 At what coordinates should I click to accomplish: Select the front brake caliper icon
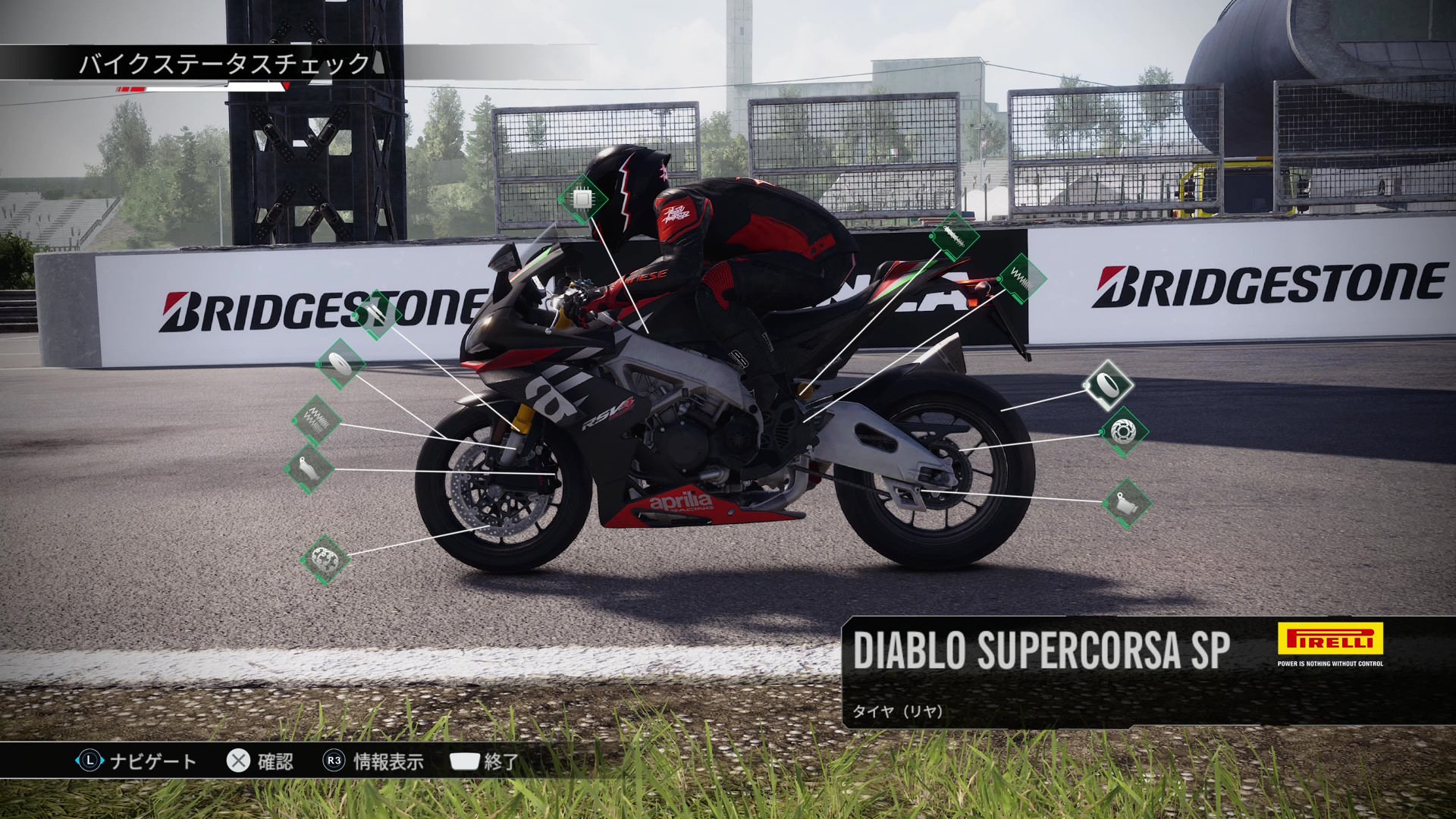coord(309,469)
